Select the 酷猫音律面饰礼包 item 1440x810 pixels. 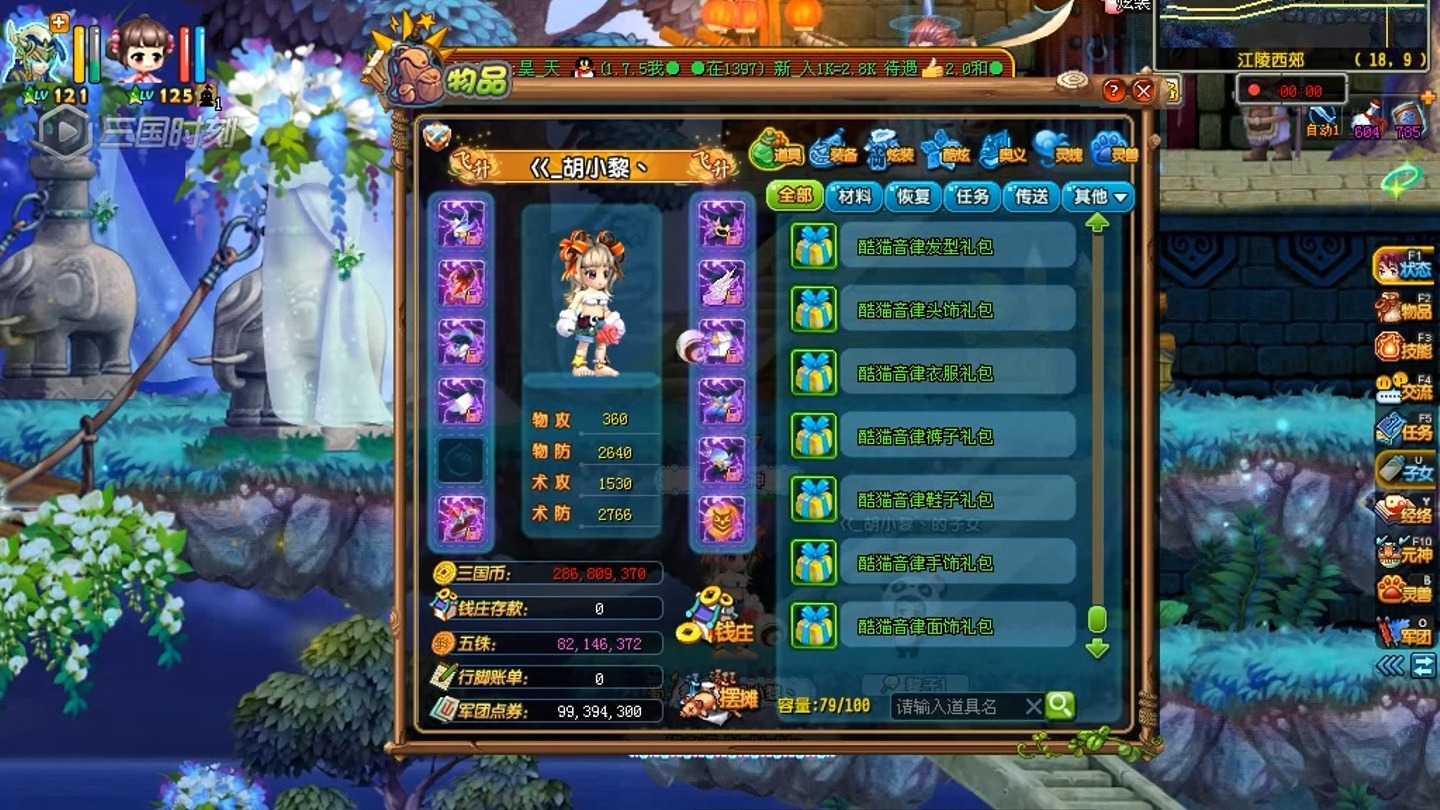(x=925, y=626)
